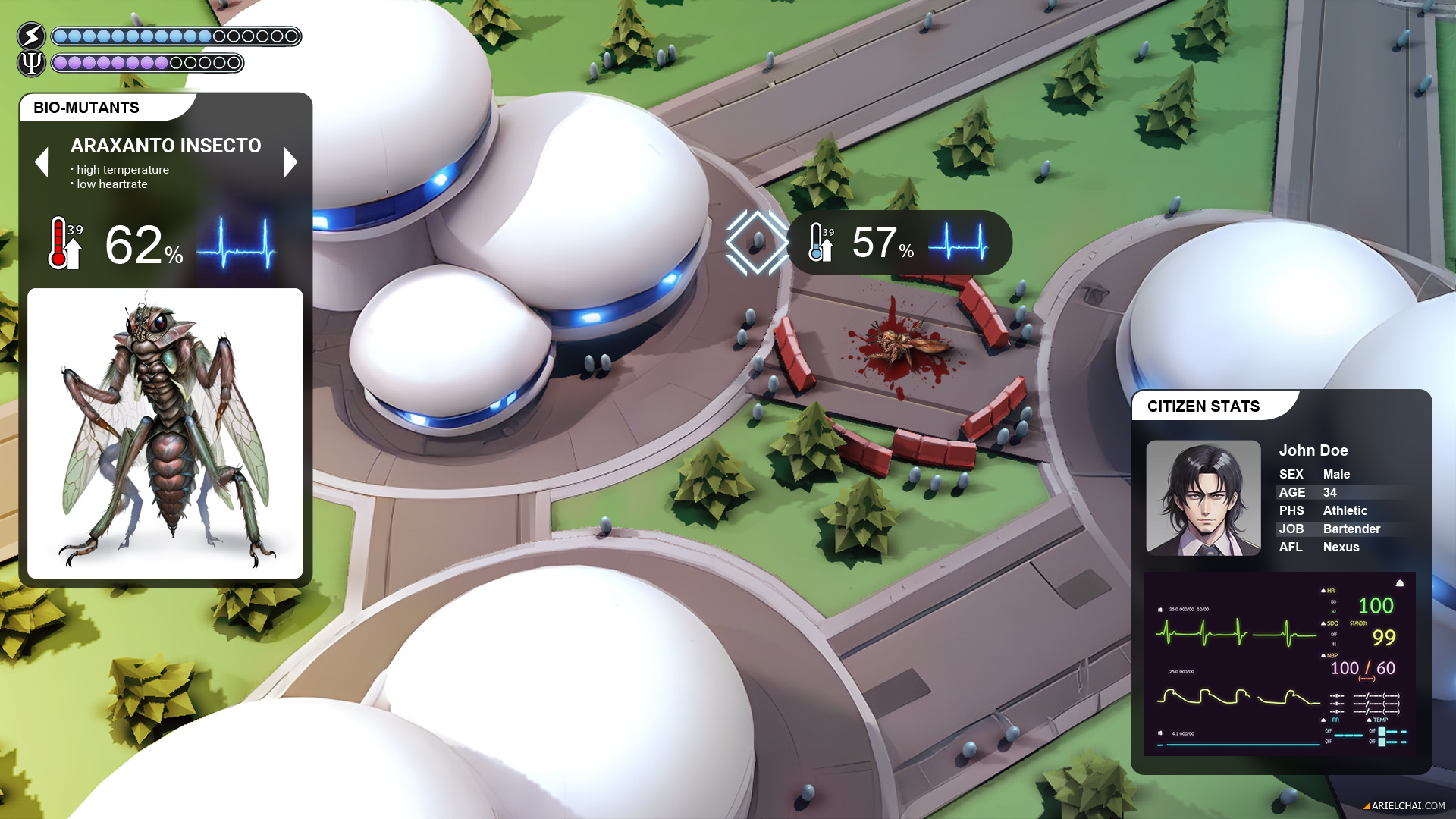Click the 57% scan readout bubble

point(899,243)
